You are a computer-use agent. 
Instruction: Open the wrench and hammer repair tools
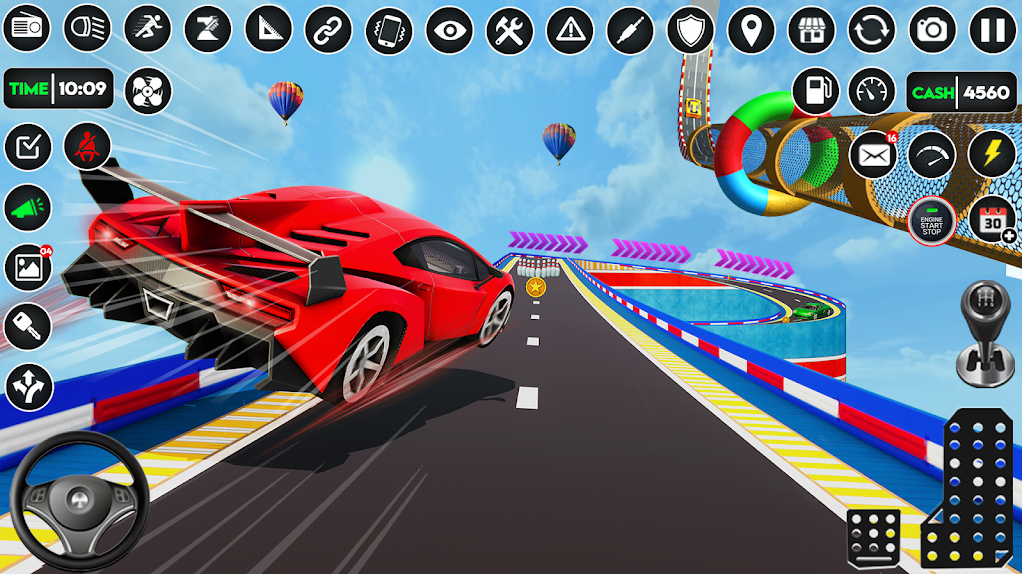pos(510,30)
